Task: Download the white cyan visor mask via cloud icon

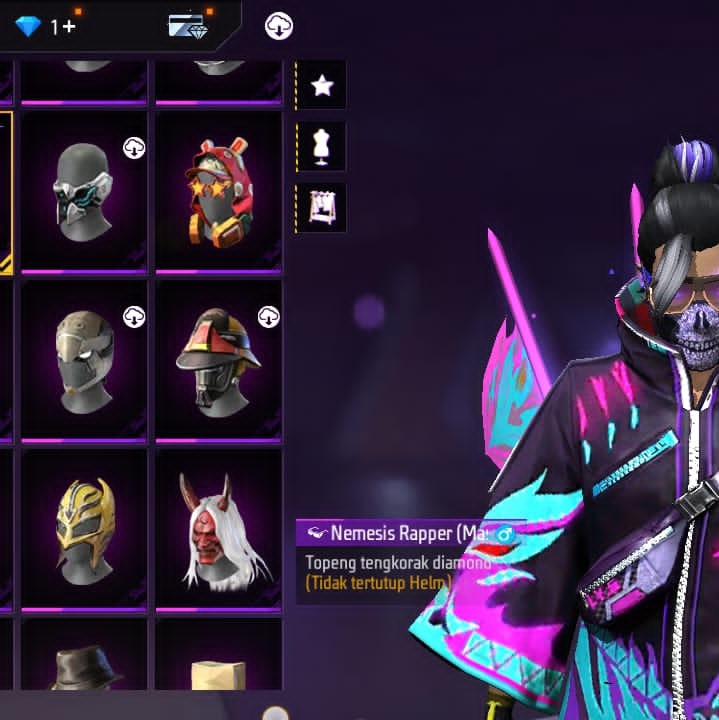Action: tap(134, 148)
